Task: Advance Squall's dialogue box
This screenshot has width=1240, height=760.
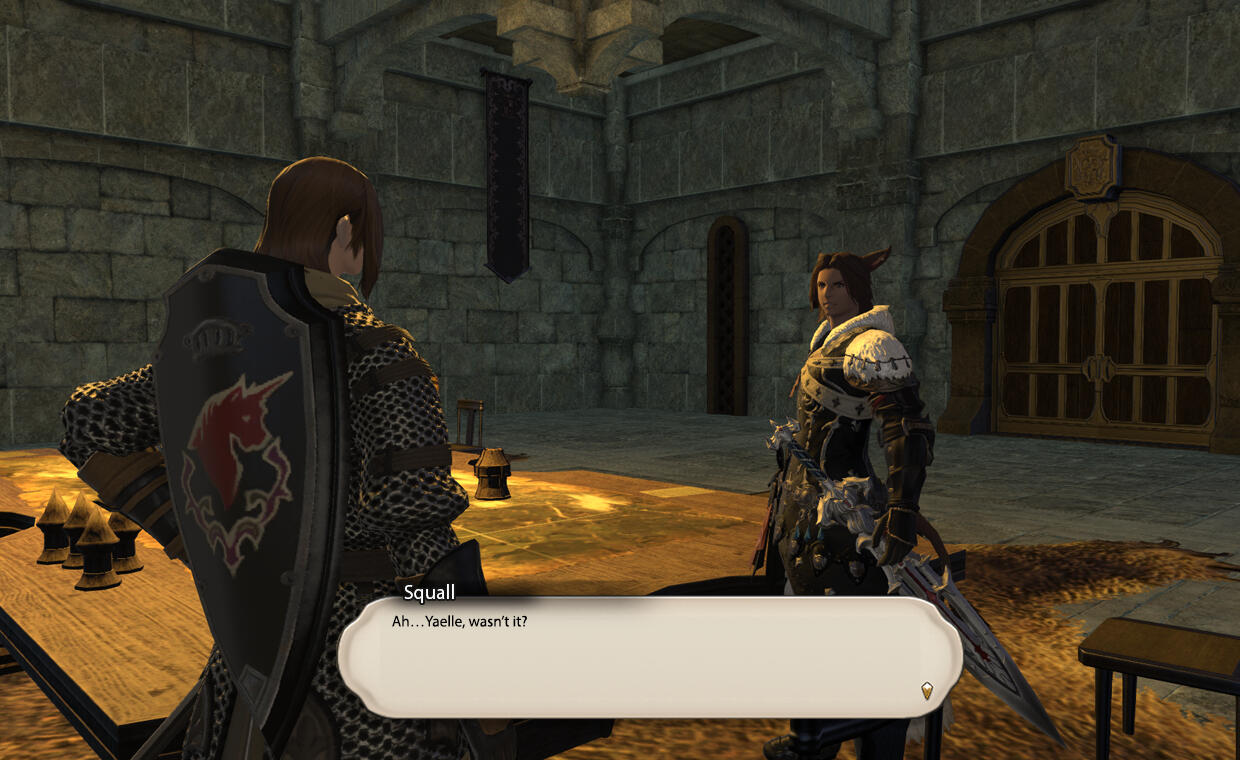Action: coord(650,657)
